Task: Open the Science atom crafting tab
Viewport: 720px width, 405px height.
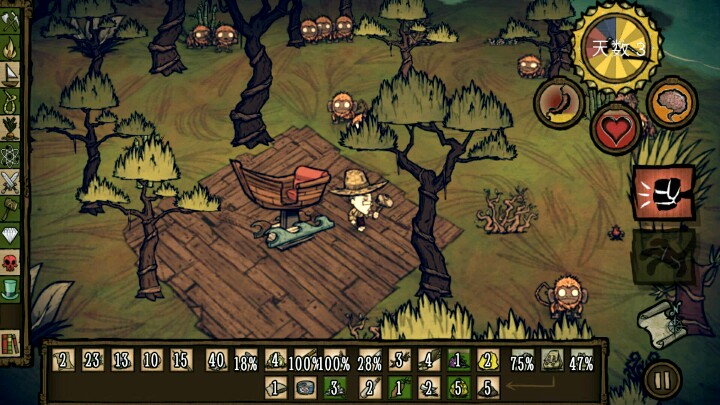Action: click(x=13, y=154)
